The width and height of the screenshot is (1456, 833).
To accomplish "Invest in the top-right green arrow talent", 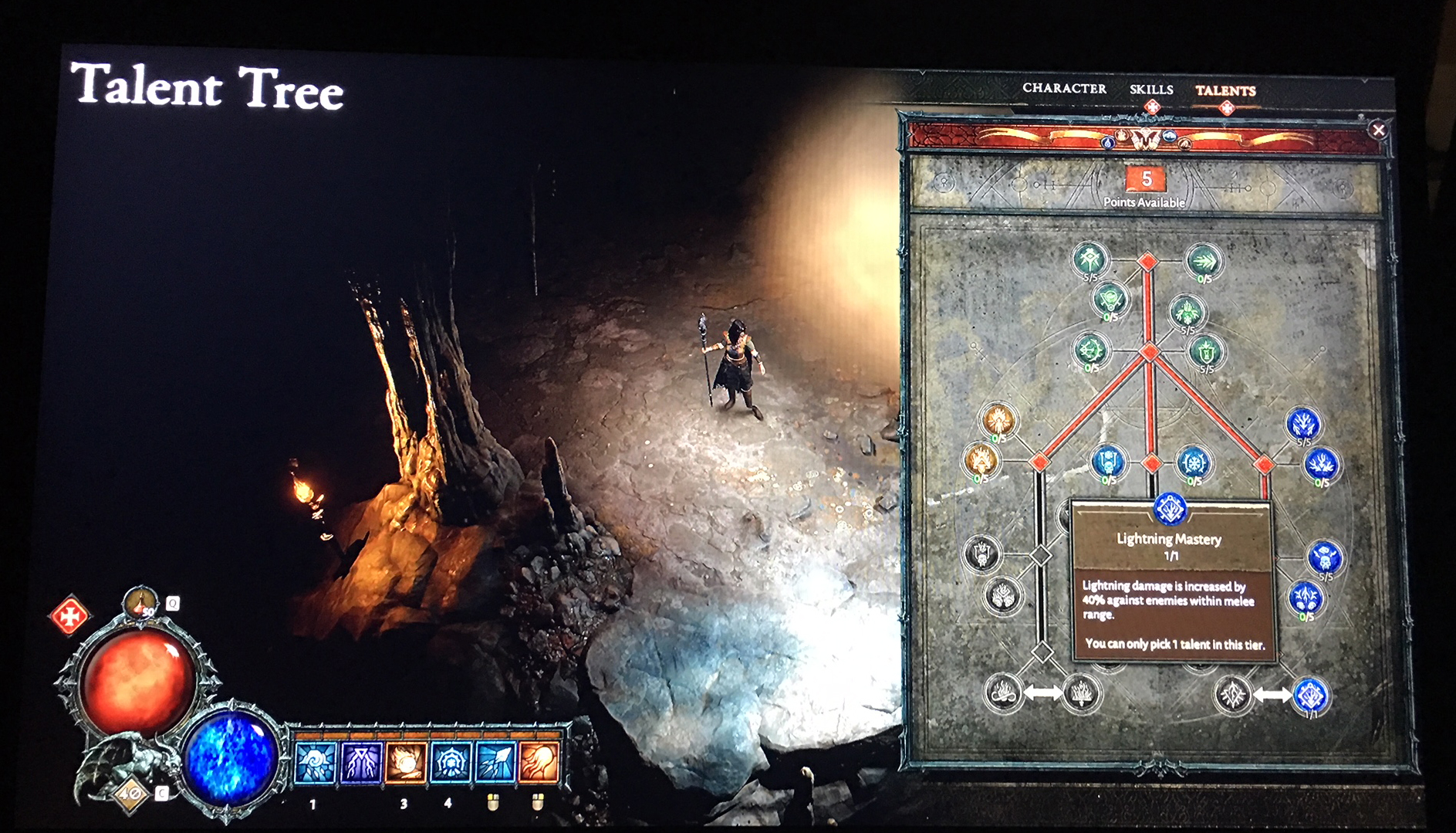I will click(x=1202, y=261).
